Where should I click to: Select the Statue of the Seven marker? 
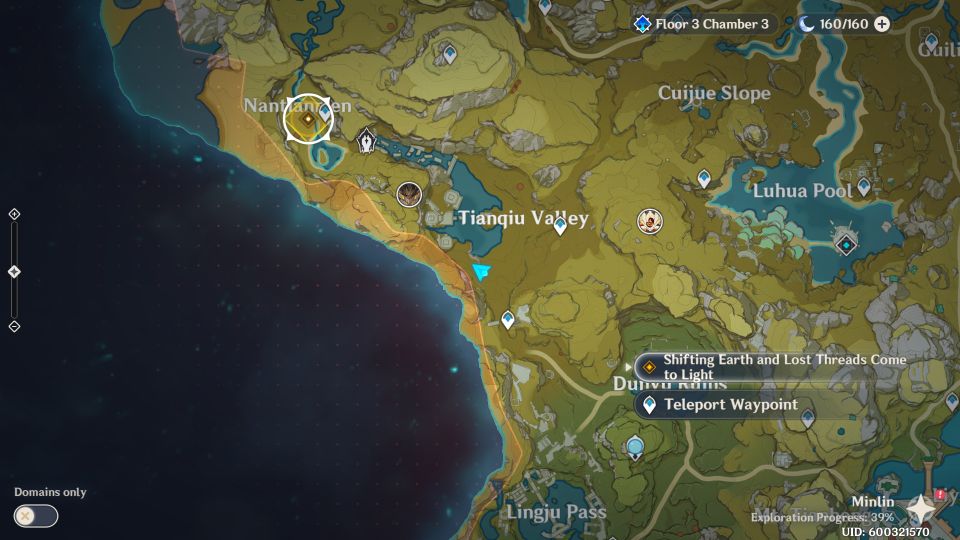point(367,141)
